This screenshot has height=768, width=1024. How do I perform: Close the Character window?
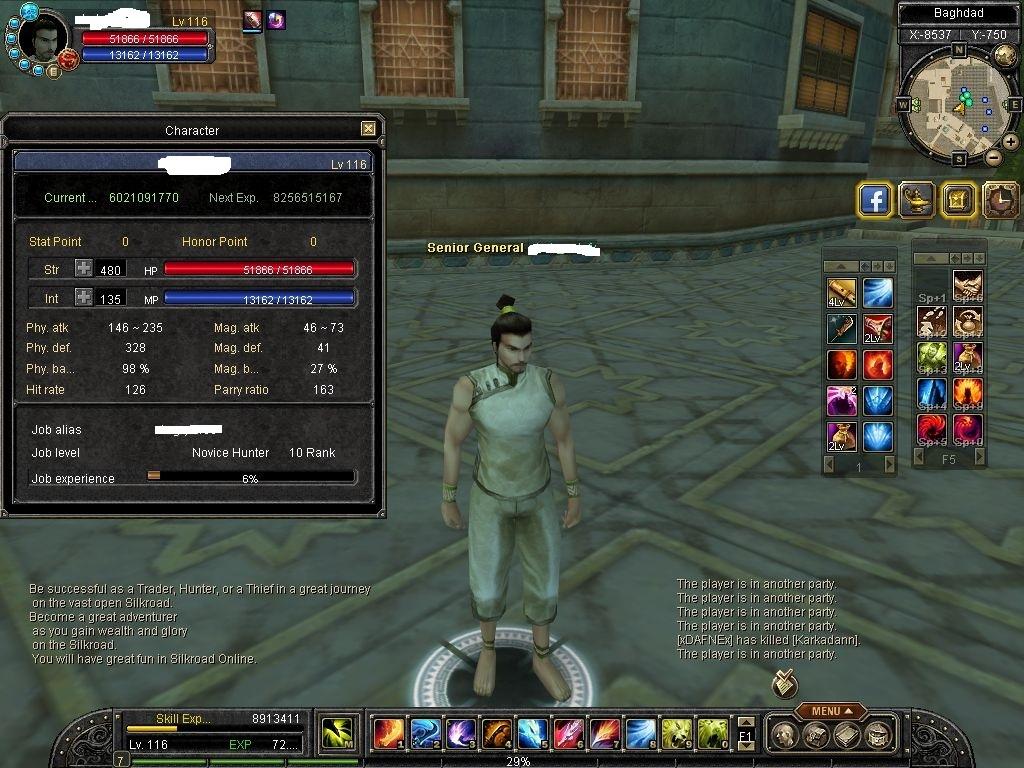pos(368,129)
